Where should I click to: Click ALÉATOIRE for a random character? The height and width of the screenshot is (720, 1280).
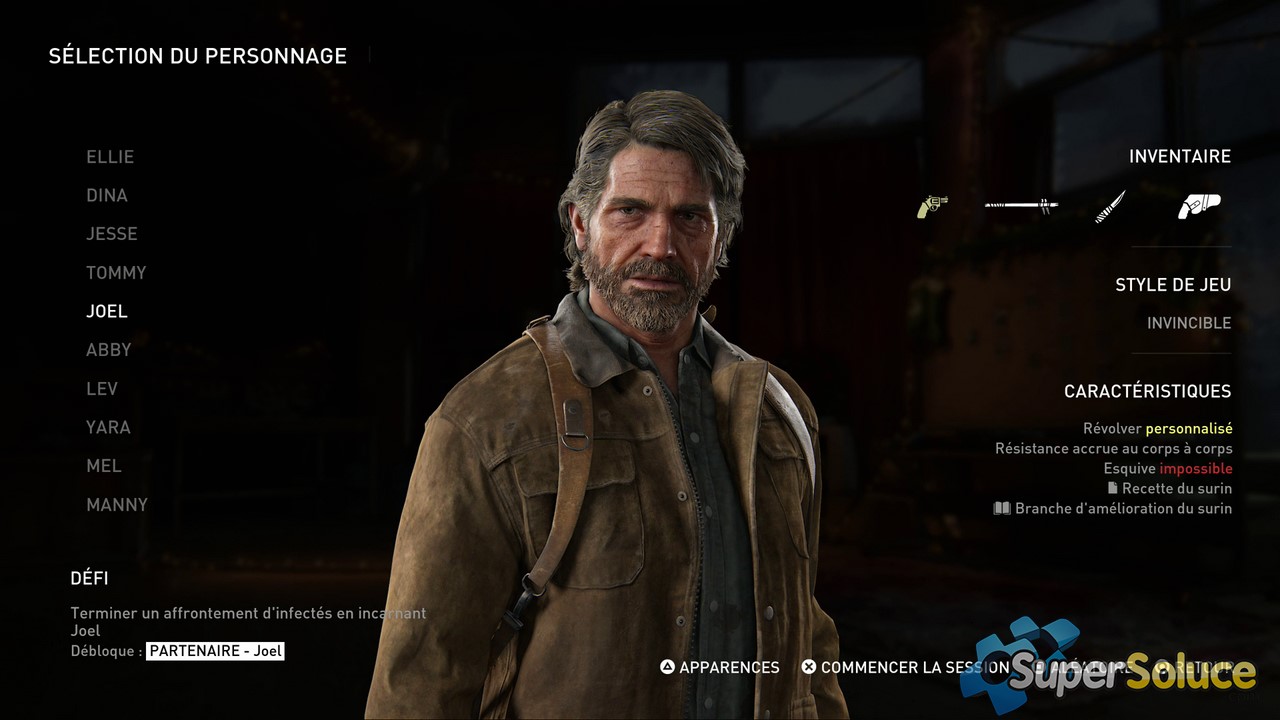point(1090,667)
